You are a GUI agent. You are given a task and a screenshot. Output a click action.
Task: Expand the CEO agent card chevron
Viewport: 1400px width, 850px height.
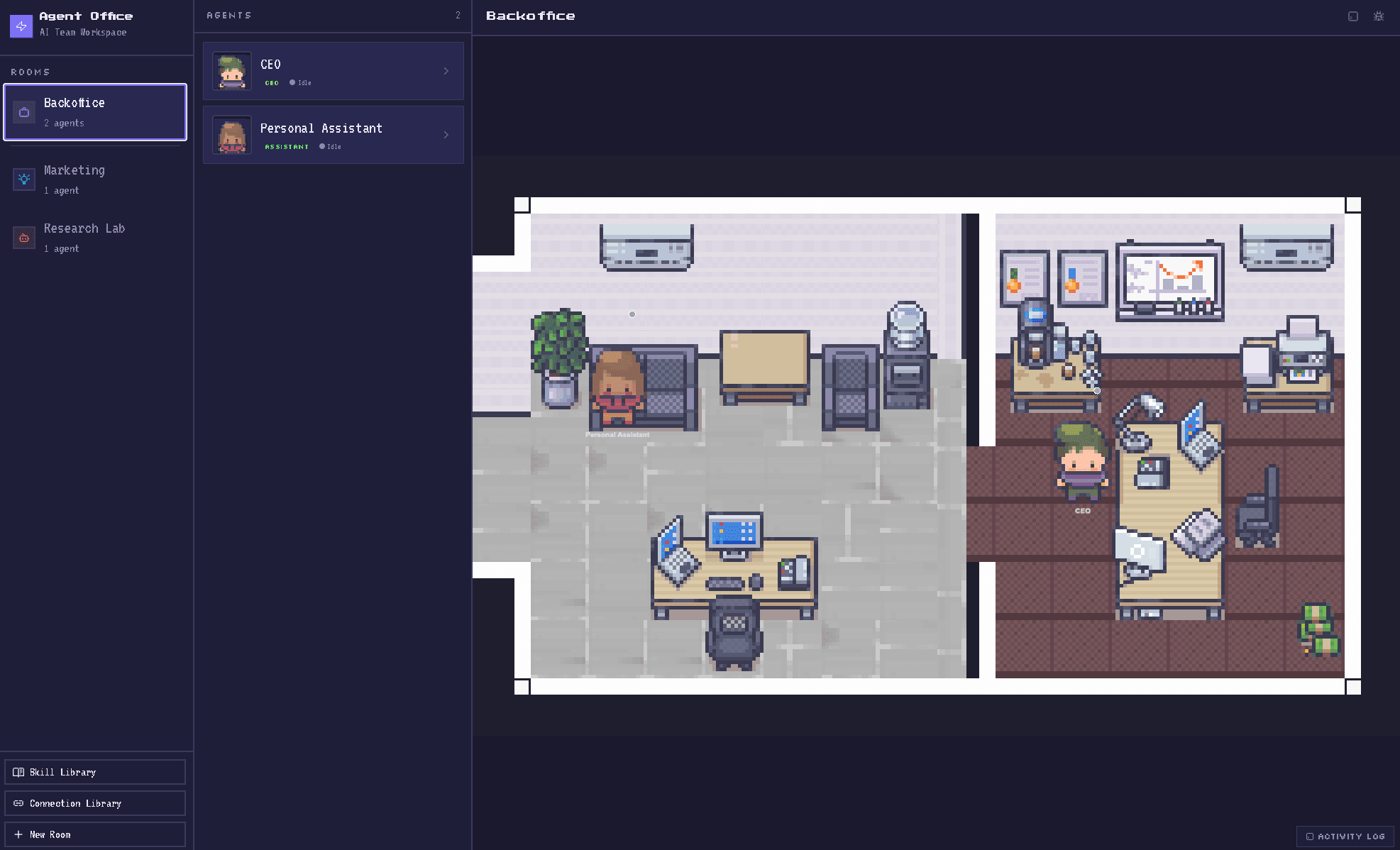446,71
